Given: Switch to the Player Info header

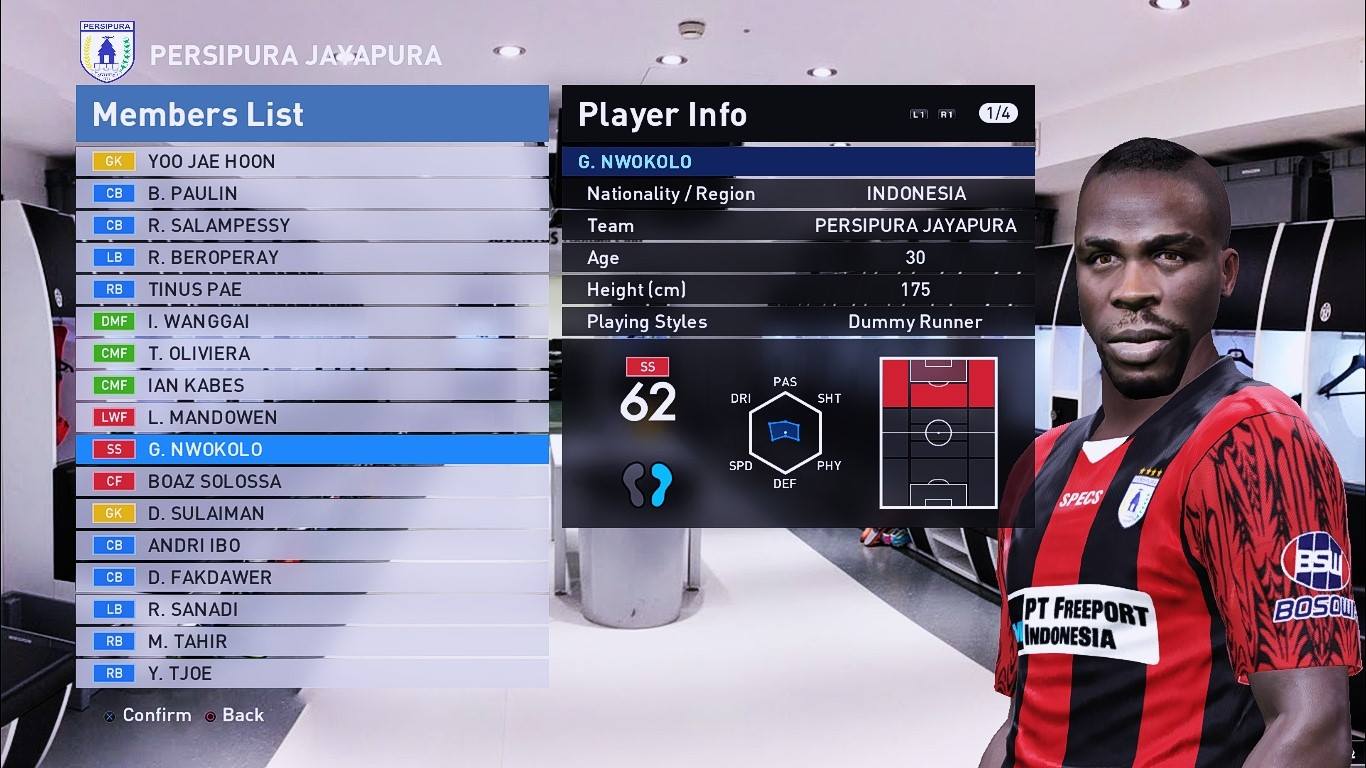Looking at the screenshot, I should coord(661,114).
